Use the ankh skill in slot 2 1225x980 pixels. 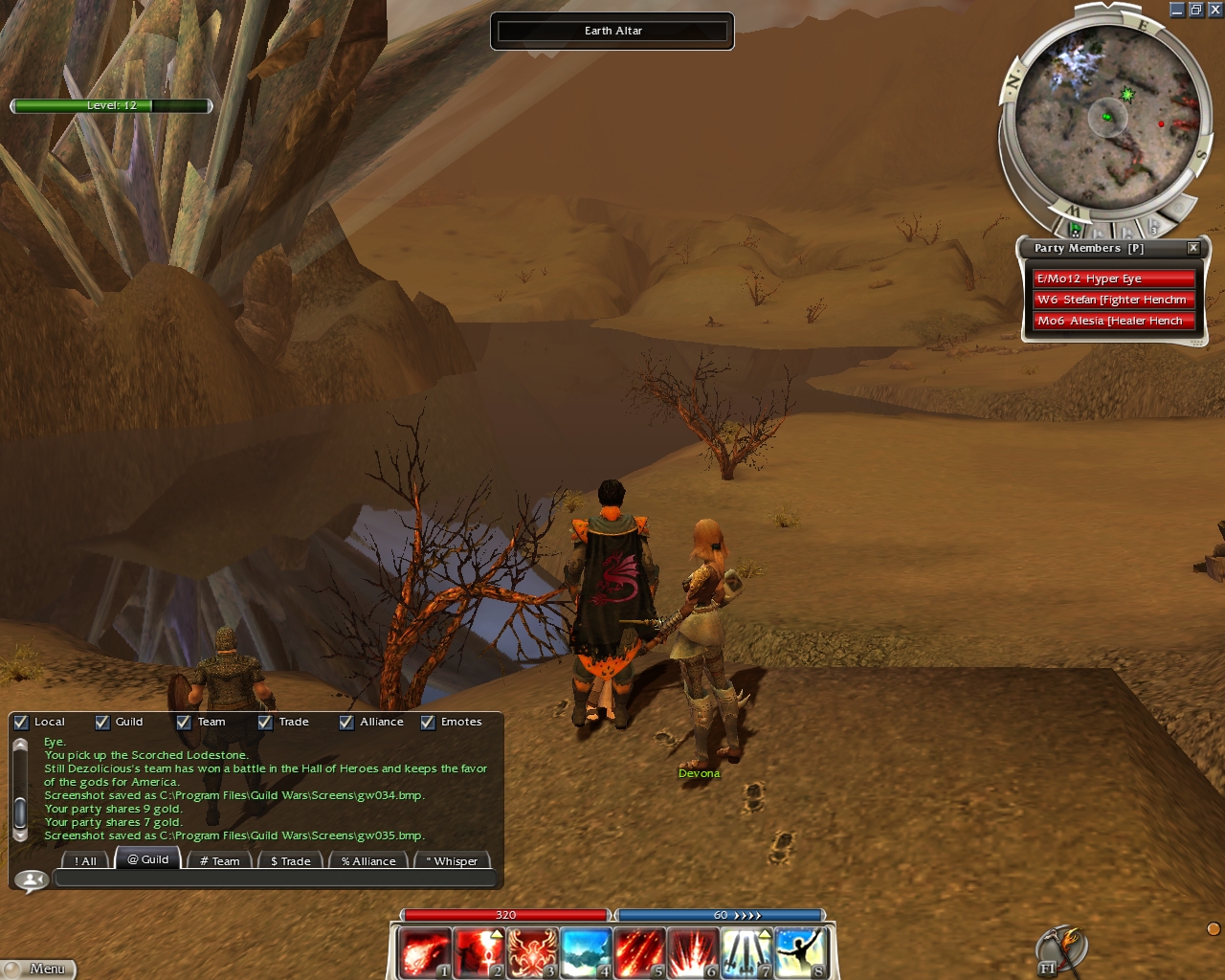479,952
